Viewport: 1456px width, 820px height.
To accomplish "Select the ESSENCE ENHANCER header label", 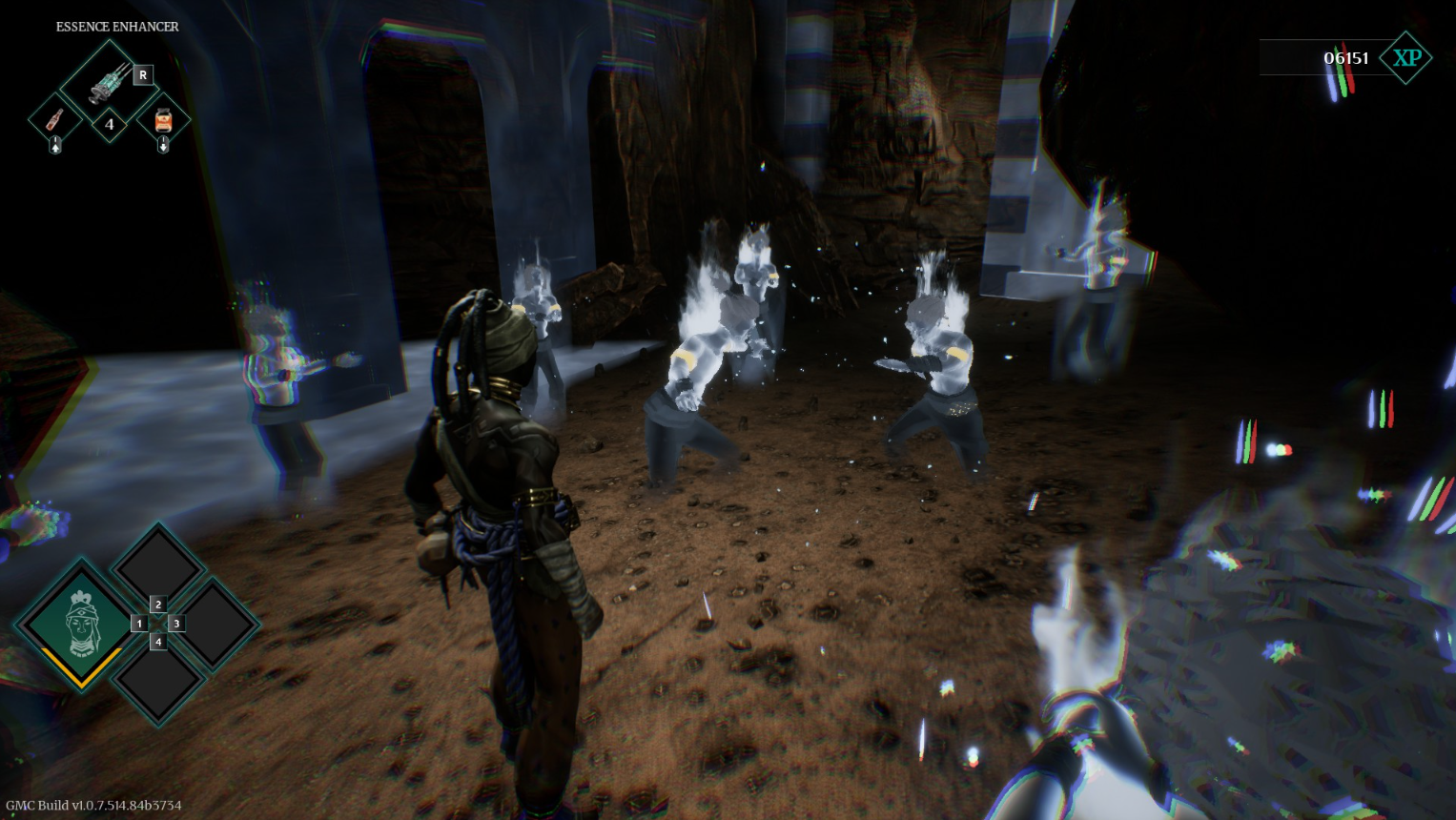I will pyautogui.click(x=116, y=27).
